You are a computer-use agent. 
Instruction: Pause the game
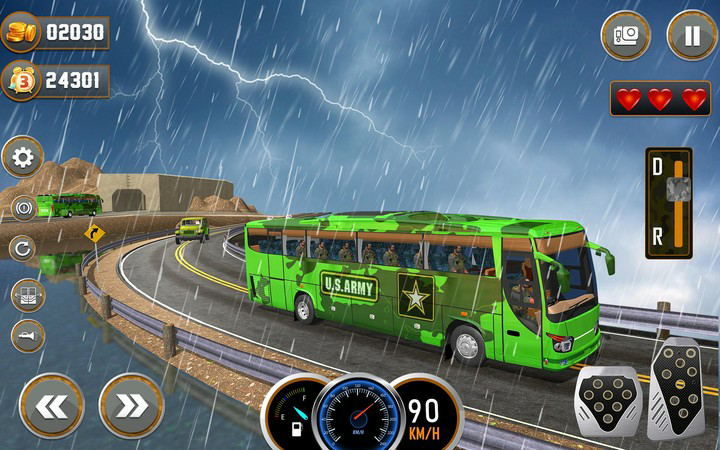pyautogui.click(x=692, y=35)
